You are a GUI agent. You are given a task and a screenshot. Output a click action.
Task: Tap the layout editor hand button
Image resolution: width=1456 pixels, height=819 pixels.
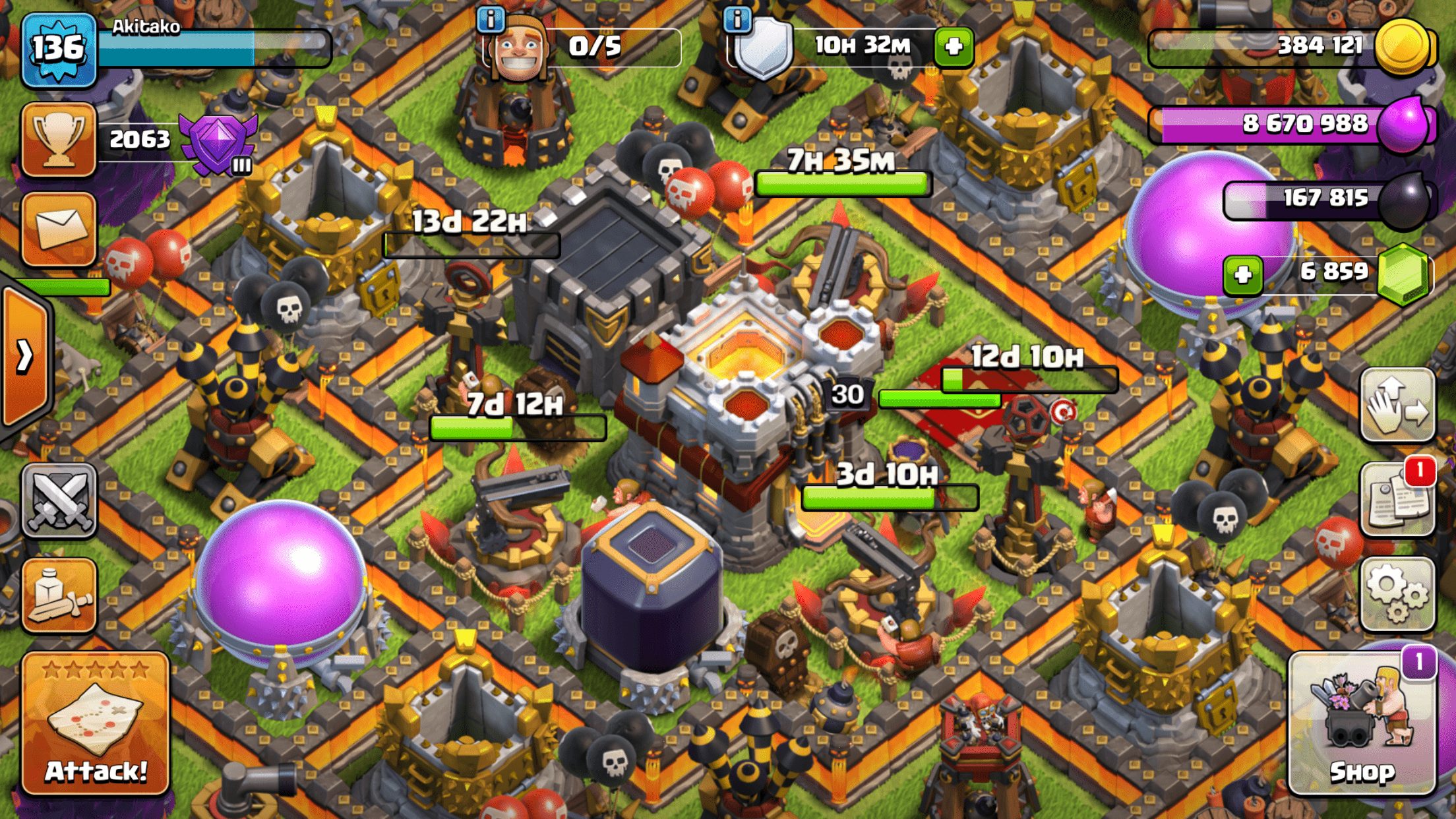(x=1397, y=404)
